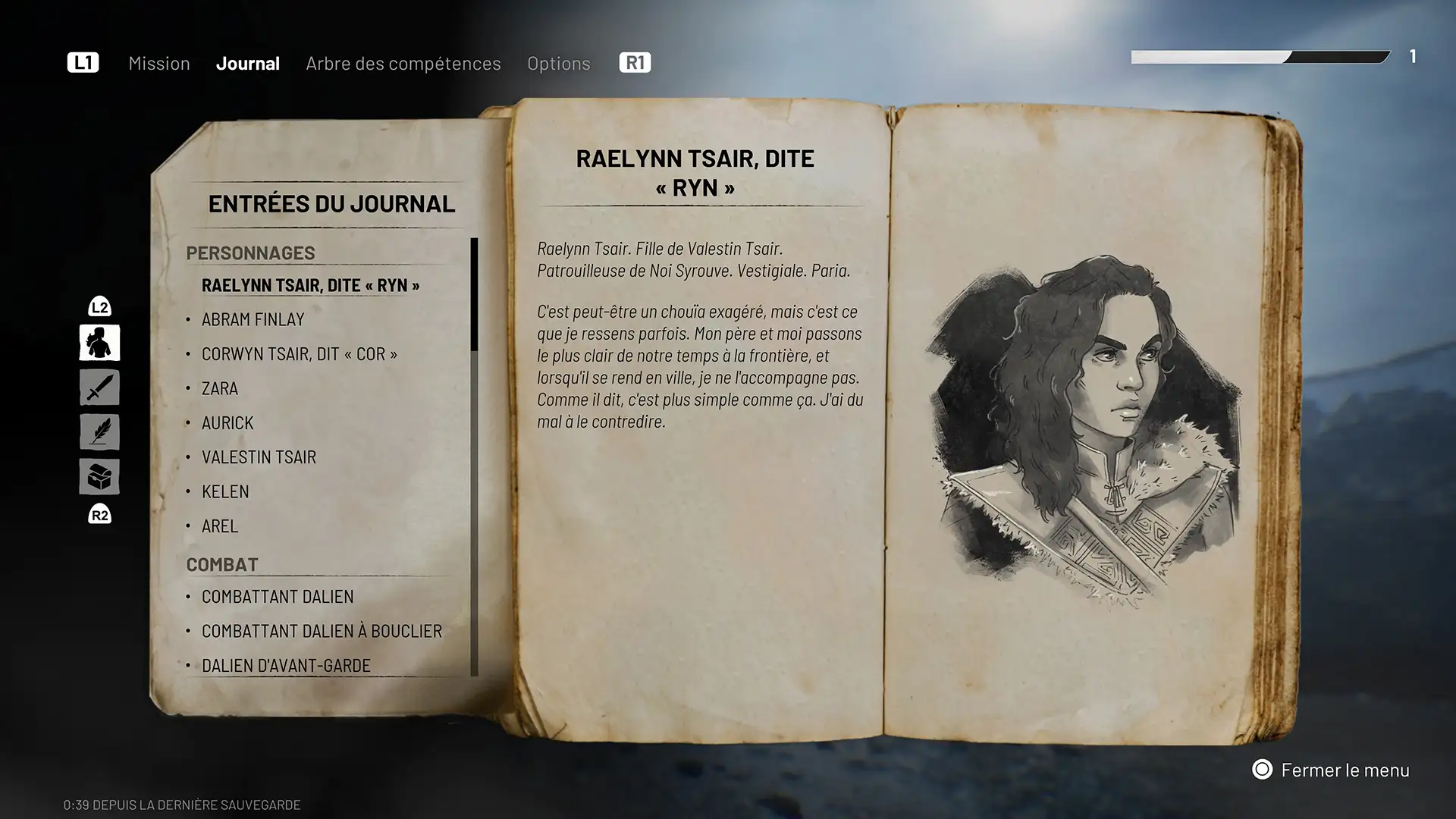Open Arbre des compétences tab
The width and height of the screenshot is (1456, 819).
click(x=403, y=64)
